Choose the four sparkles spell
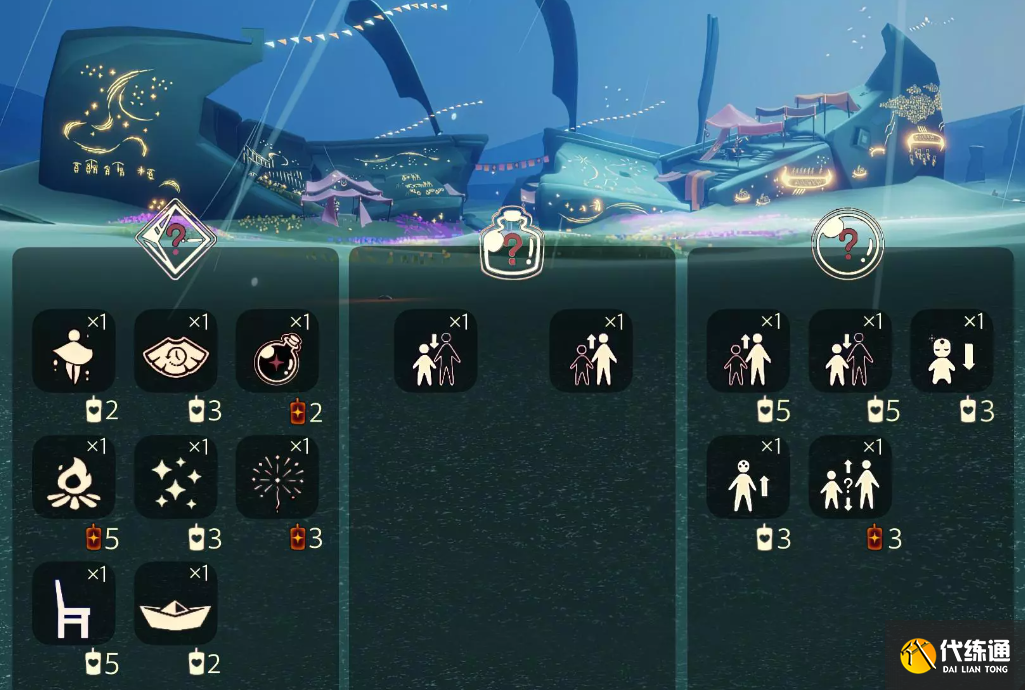 pos(176,477)
